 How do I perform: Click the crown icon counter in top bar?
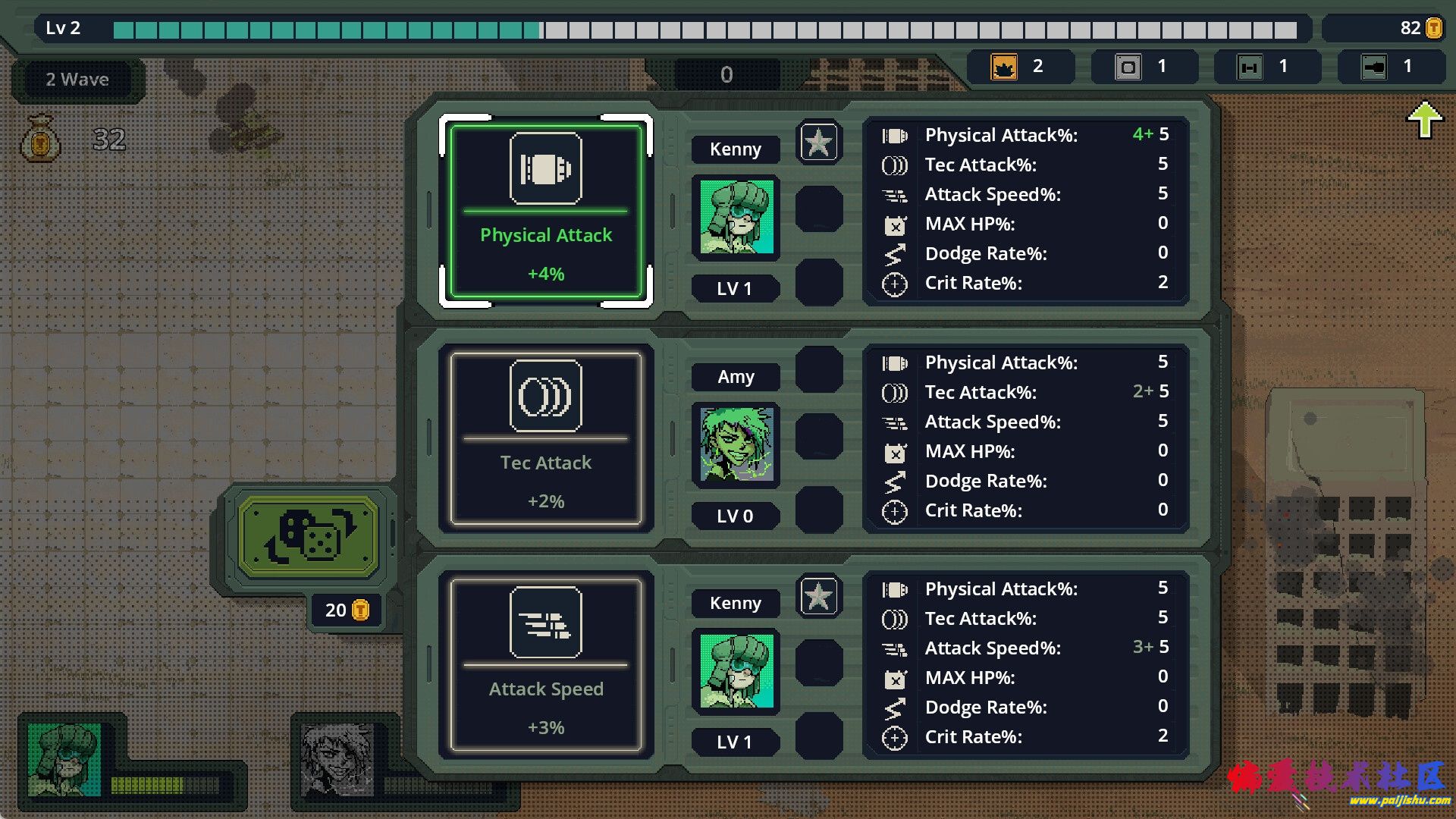[x=1005, y=67]
